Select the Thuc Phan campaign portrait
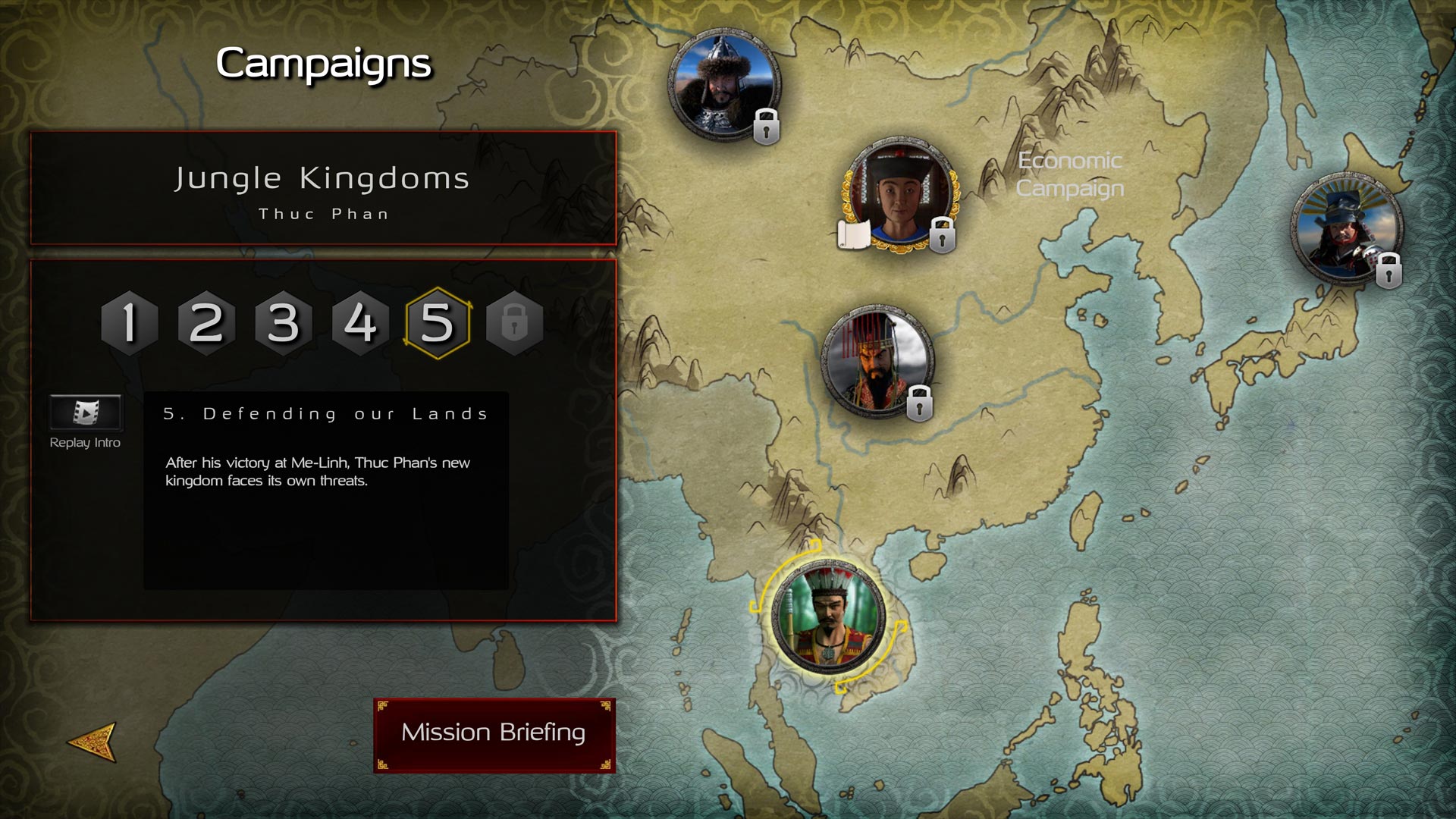1456x819 pixels. pyautogui.click(x=827, y=616)
